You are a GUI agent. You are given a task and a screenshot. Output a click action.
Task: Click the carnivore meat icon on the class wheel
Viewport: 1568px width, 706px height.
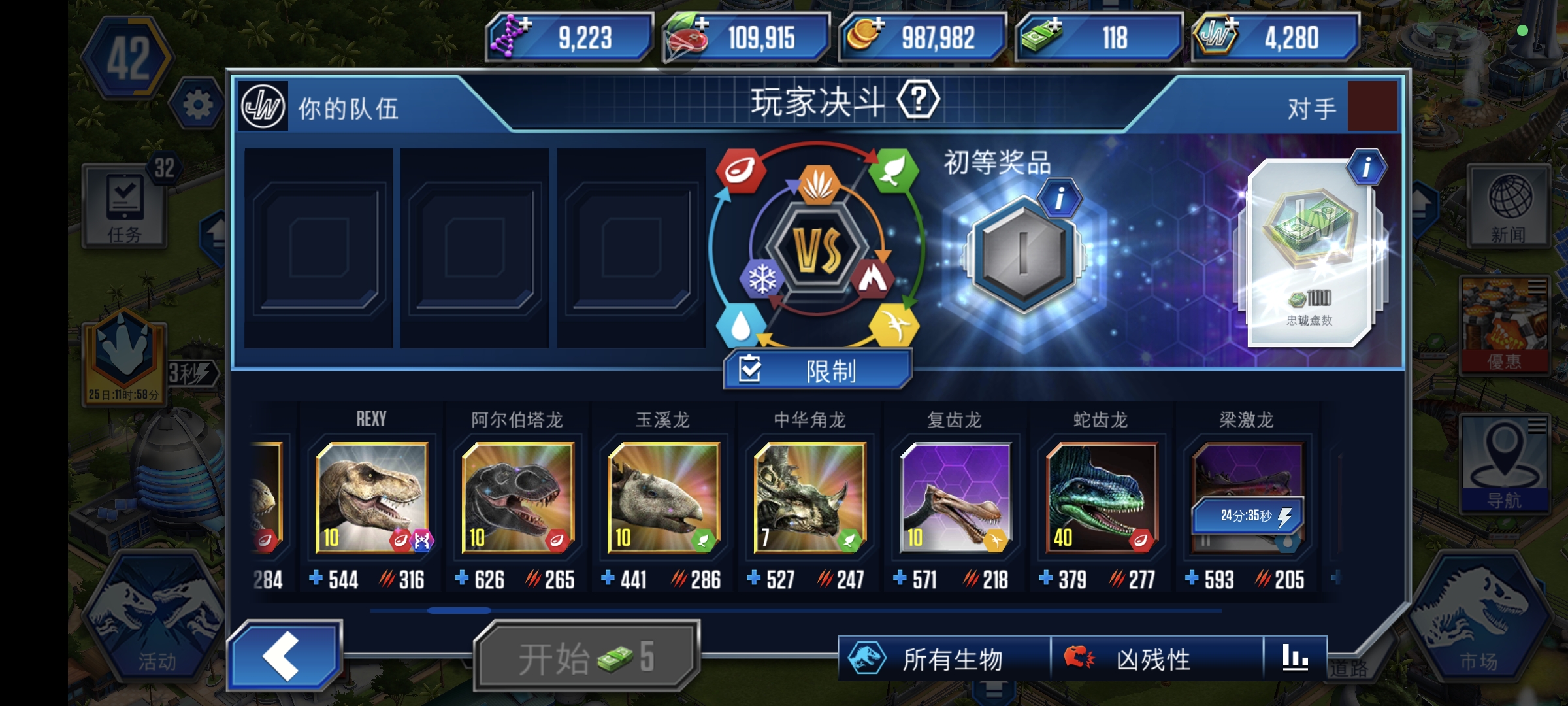coord(740,171)
